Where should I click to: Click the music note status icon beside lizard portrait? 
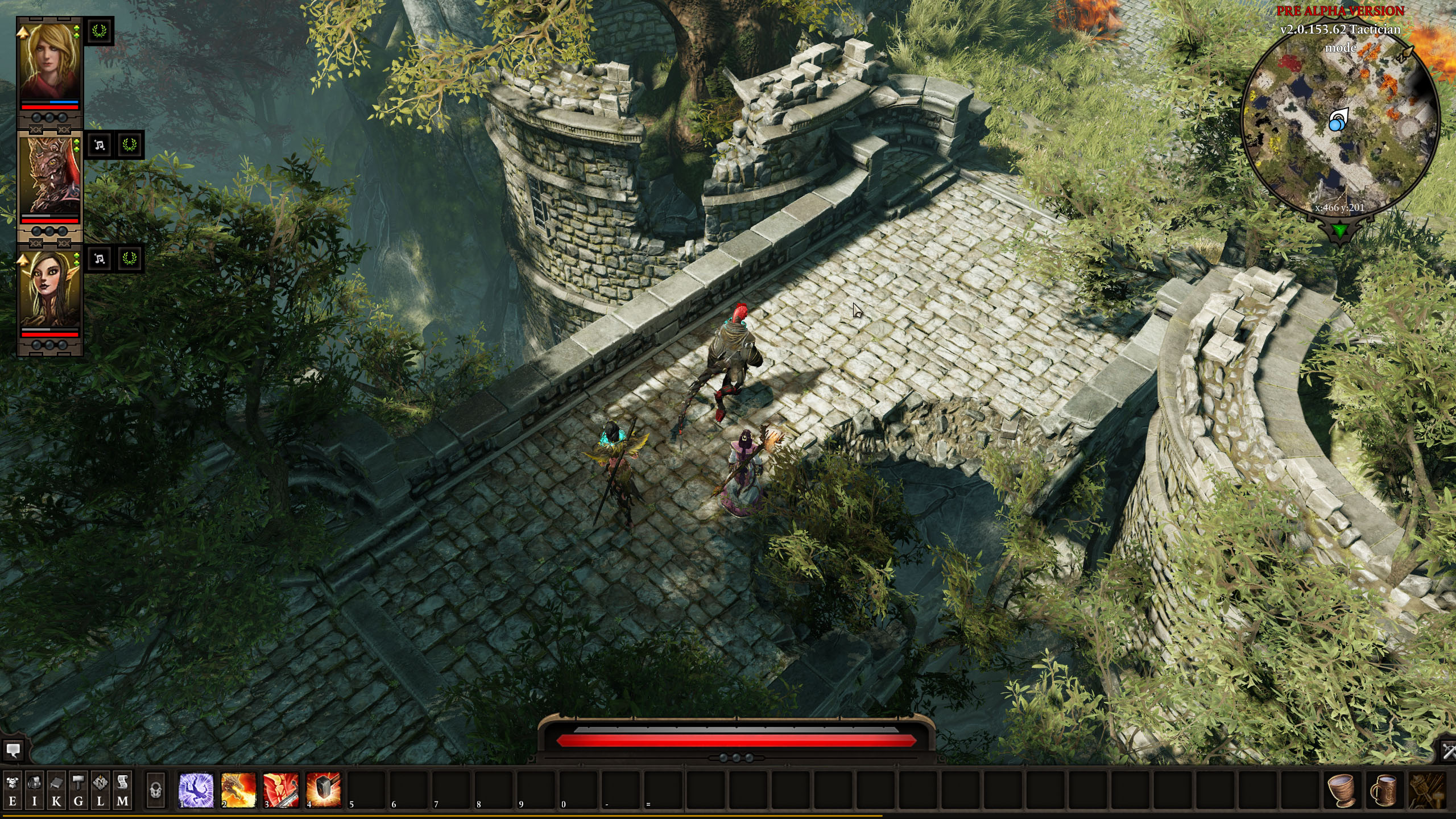point(100,146)
